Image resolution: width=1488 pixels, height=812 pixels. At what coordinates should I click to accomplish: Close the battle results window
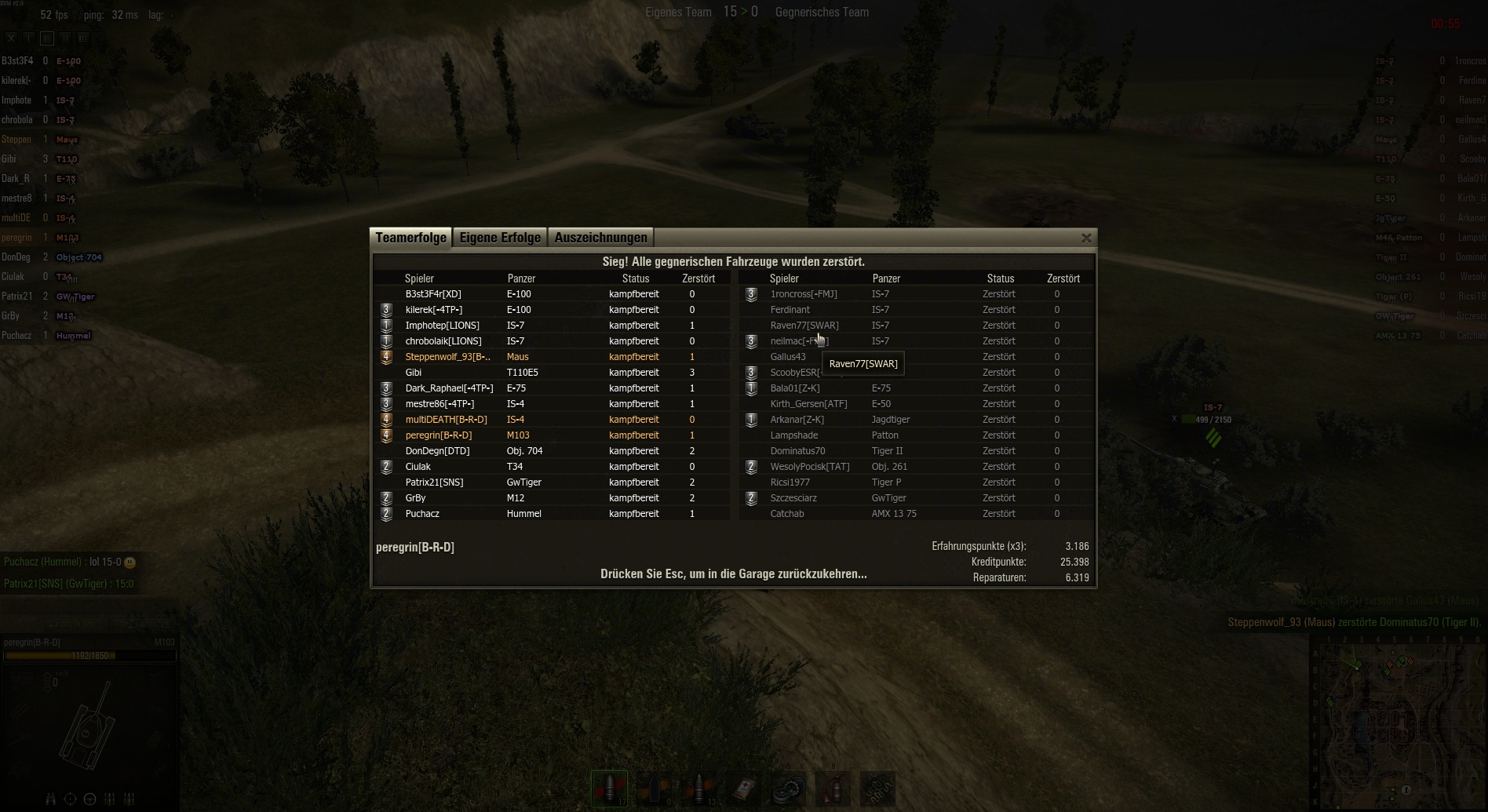coord(1086,238)
